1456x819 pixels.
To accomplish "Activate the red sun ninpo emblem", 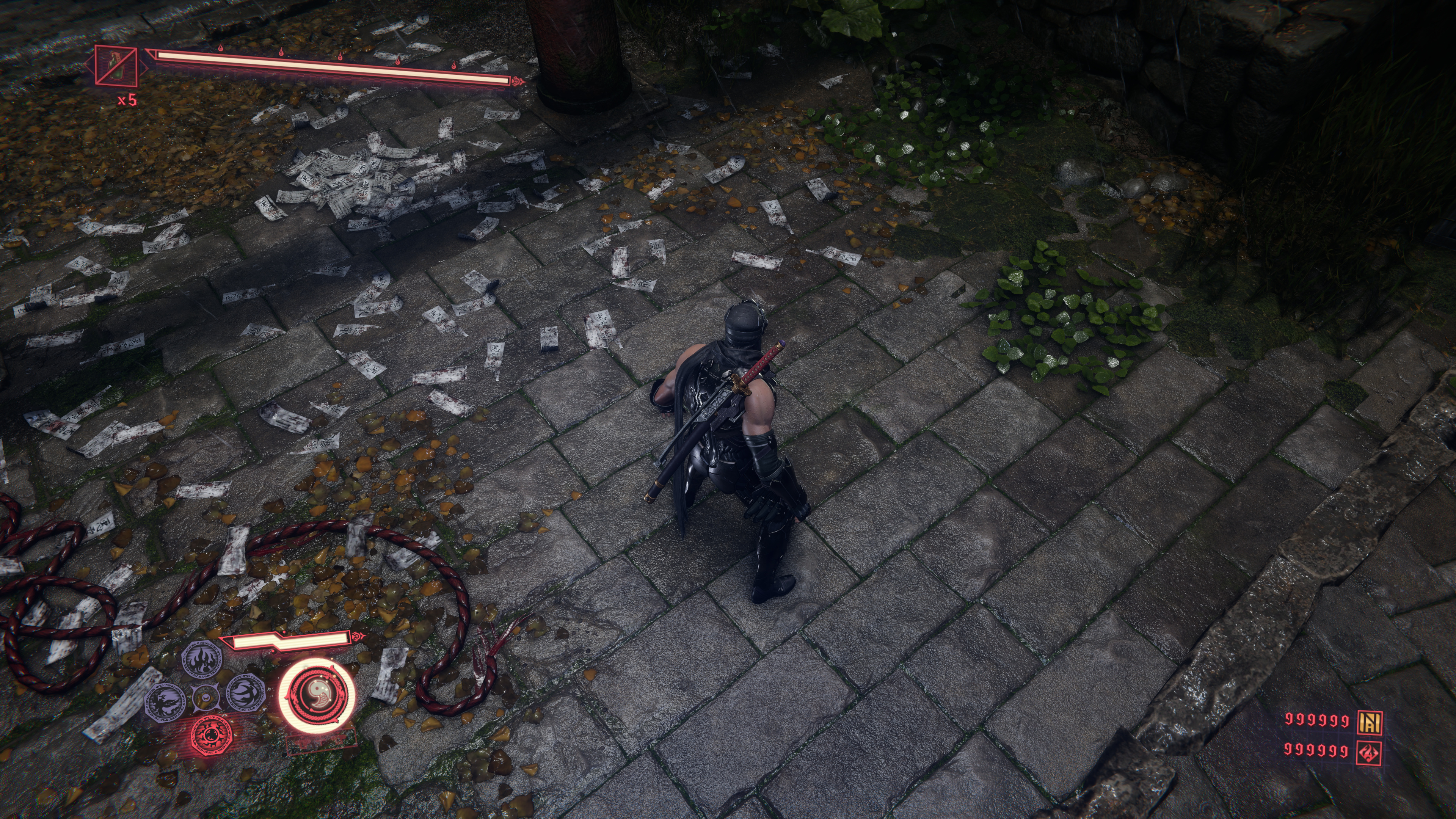I will 212,735.
